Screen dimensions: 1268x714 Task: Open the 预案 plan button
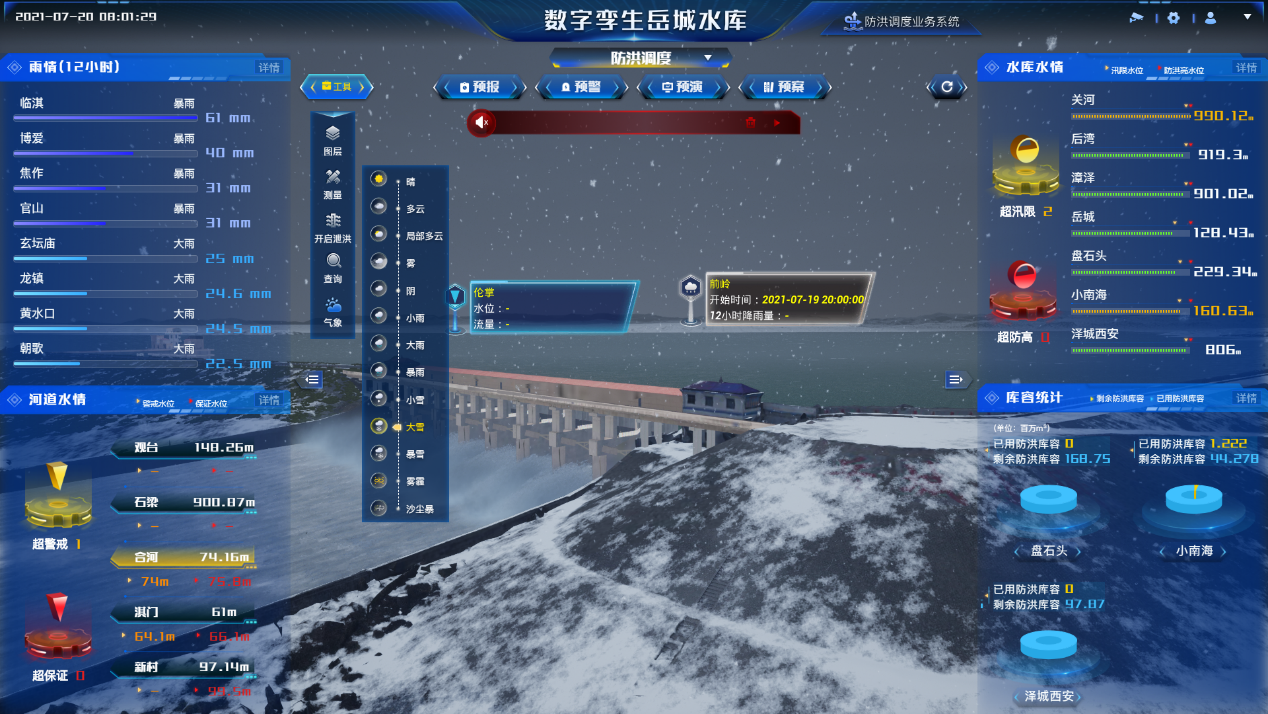(784, 88)
